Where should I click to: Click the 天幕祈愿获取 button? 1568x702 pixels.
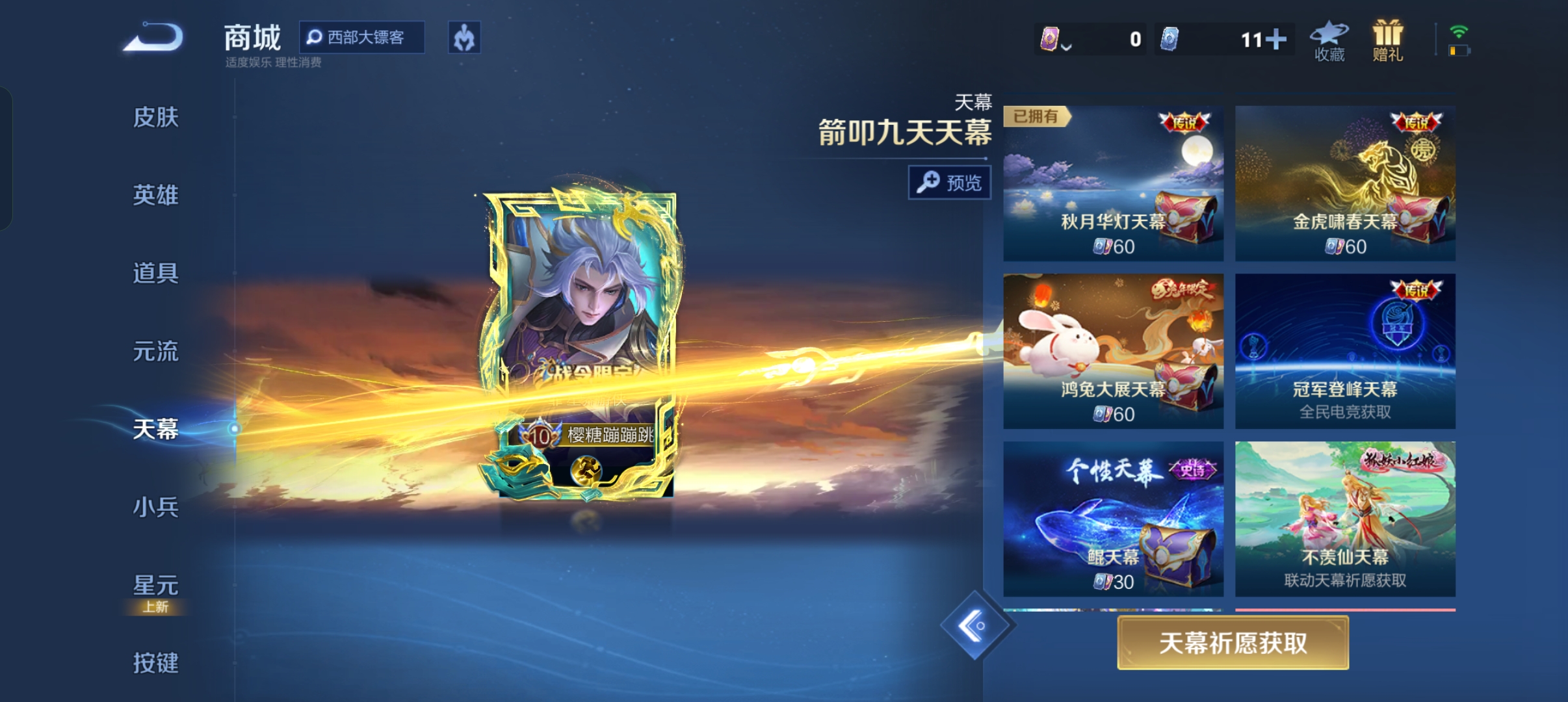(1233, 643)
